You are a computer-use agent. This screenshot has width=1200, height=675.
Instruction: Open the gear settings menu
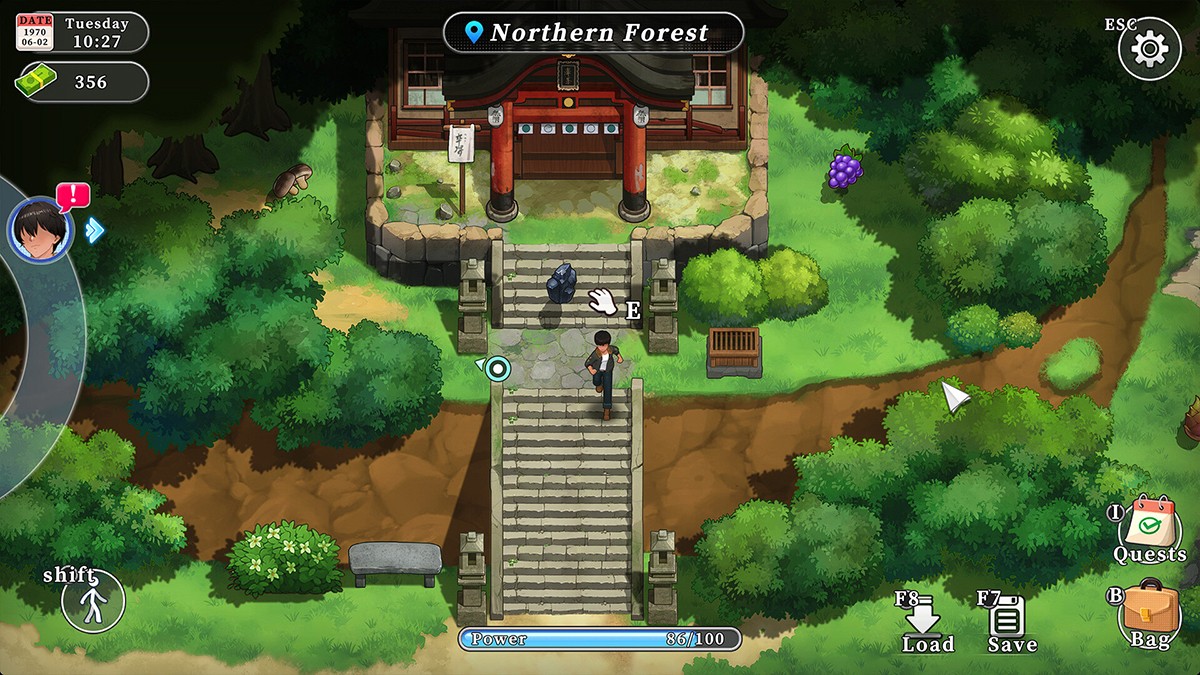click(x=1149, y=48)
